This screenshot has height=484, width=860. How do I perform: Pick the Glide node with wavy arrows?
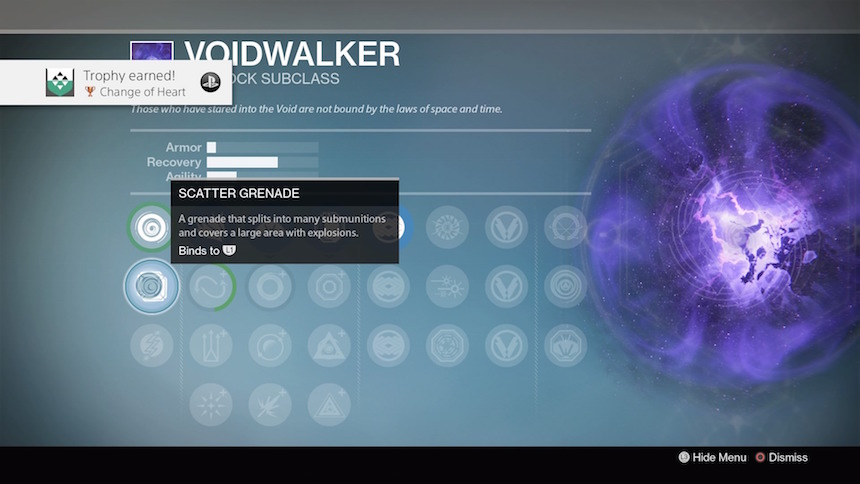211,287
